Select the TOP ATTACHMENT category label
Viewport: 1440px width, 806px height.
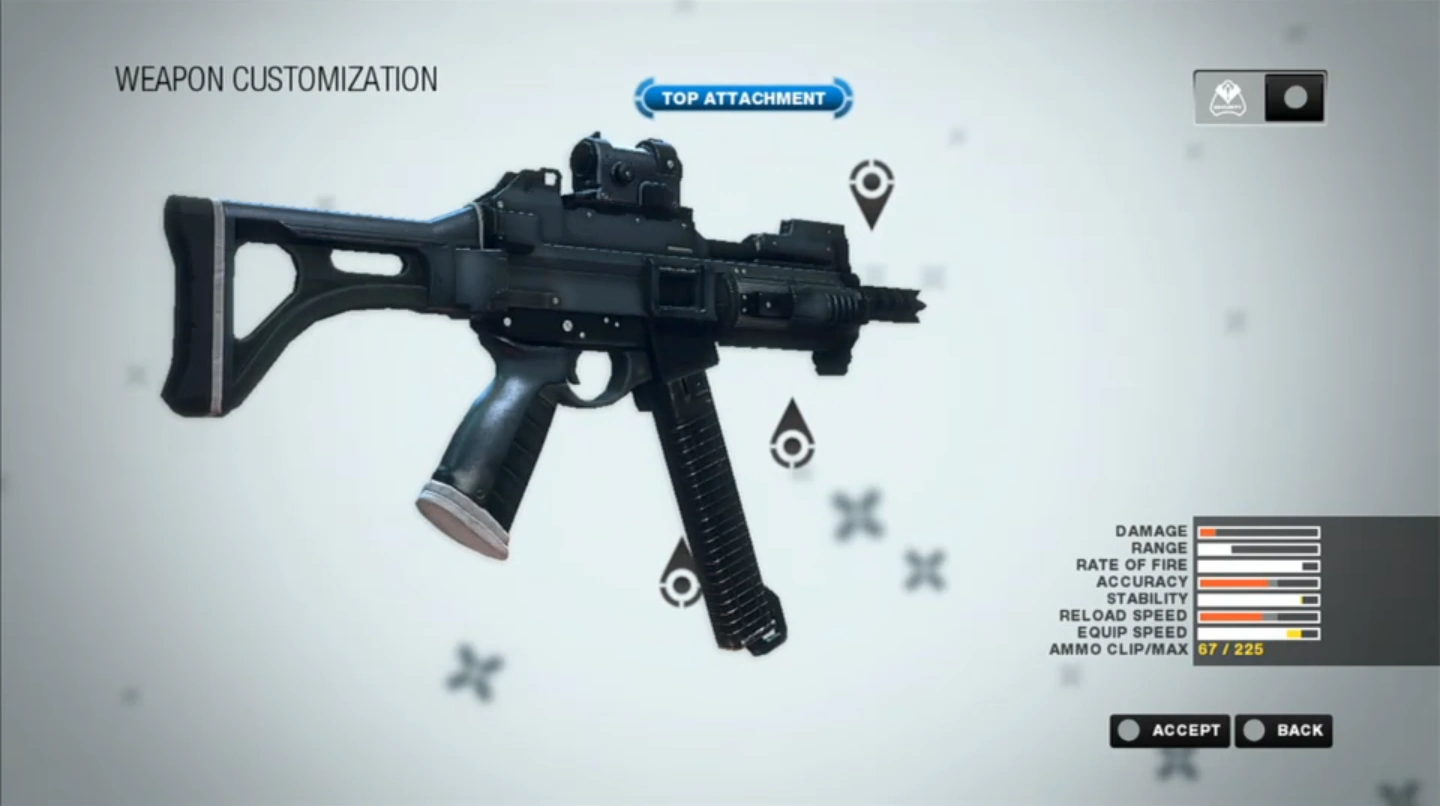(x=743, y=98)
